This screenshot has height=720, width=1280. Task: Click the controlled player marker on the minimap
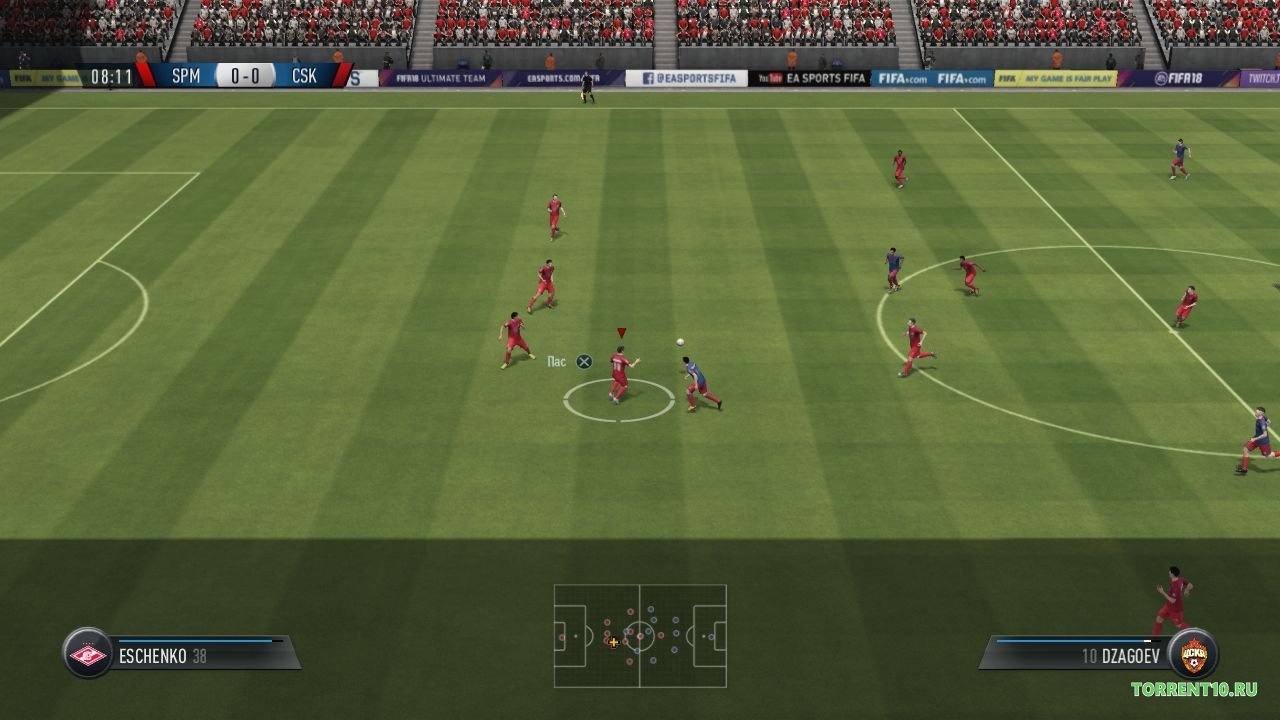click(x=613, y=644)
